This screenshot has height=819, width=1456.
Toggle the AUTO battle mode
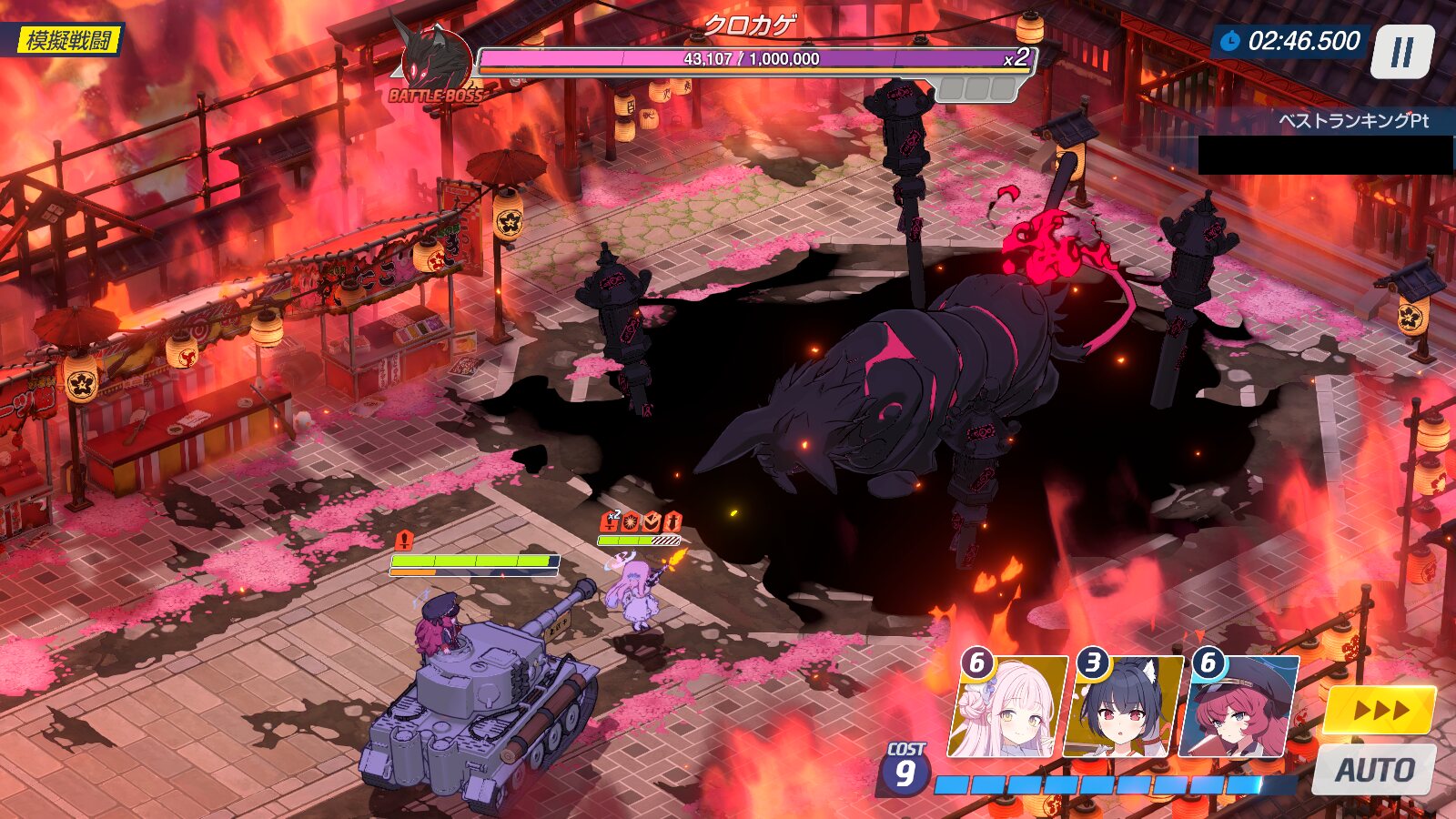point(1374,770)
